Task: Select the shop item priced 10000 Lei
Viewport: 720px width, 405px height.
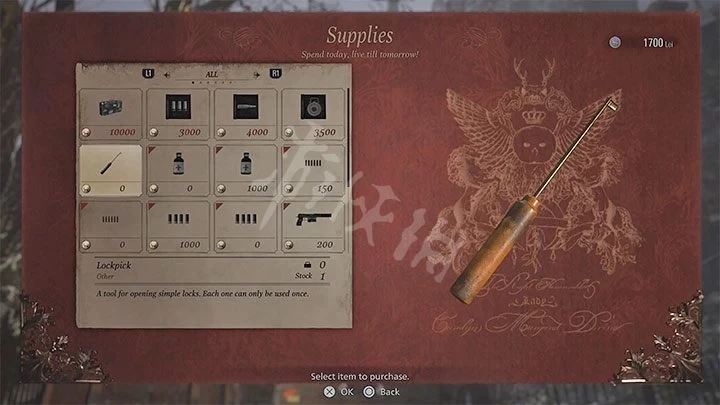Action: [111, 114]
